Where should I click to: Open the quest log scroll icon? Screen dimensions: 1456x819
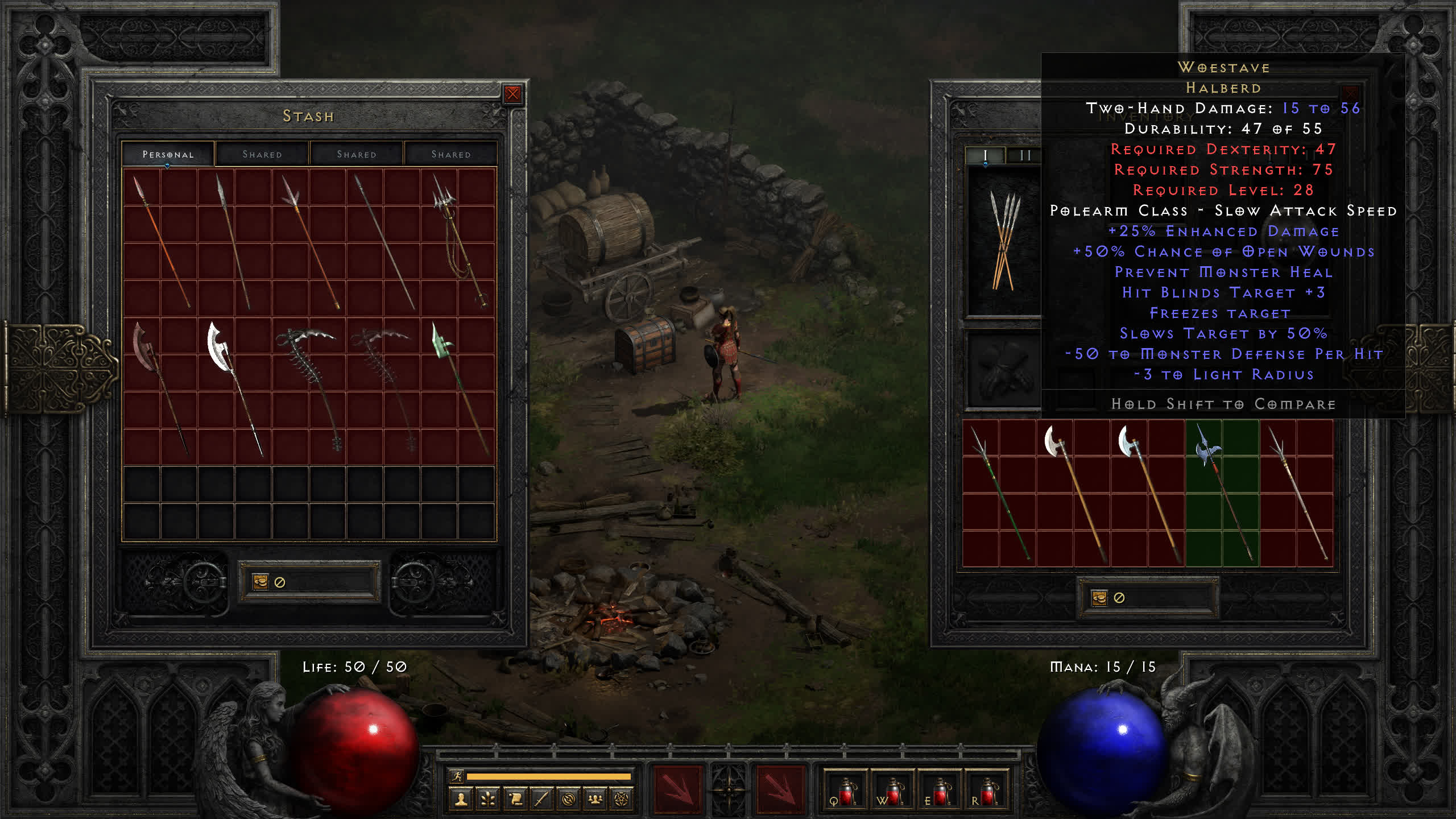(x=515, y=800)
